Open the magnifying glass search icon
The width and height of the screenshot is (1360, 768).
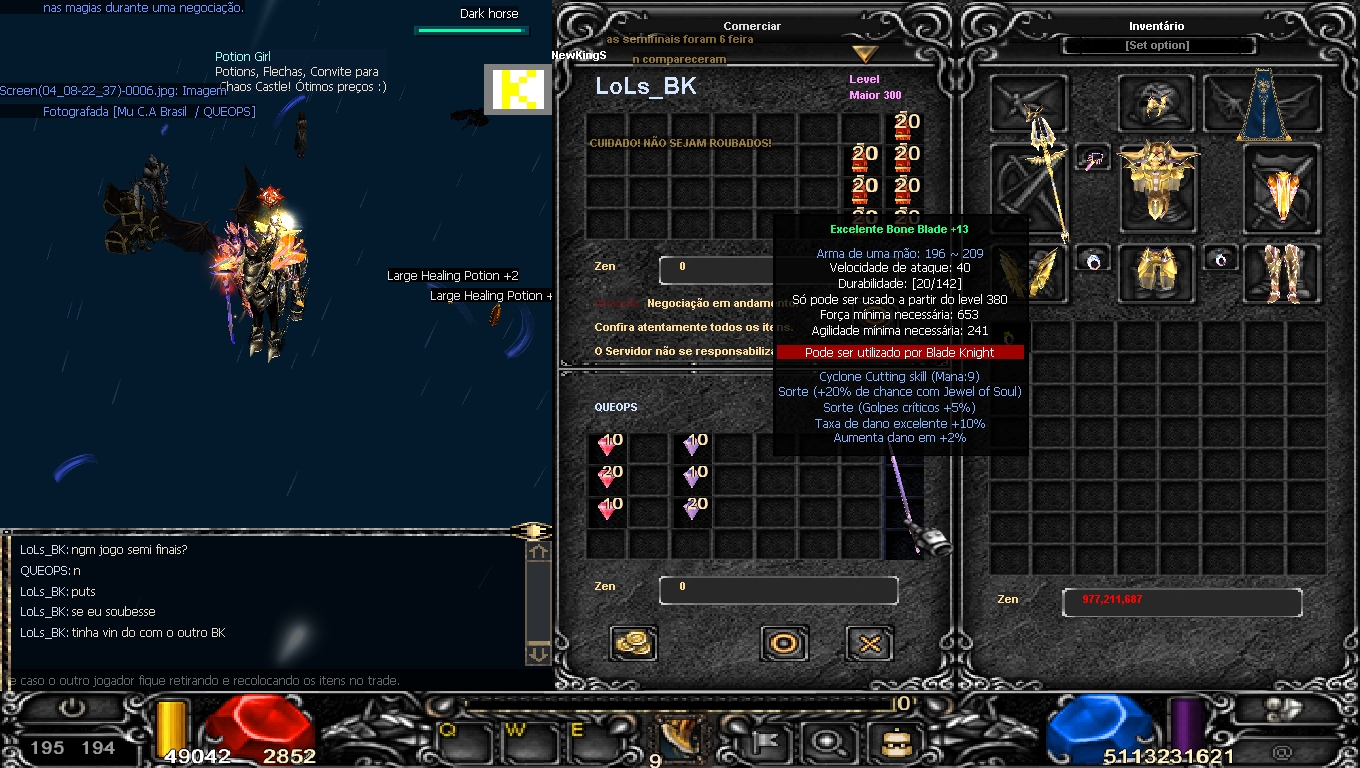tap(828, 742)
